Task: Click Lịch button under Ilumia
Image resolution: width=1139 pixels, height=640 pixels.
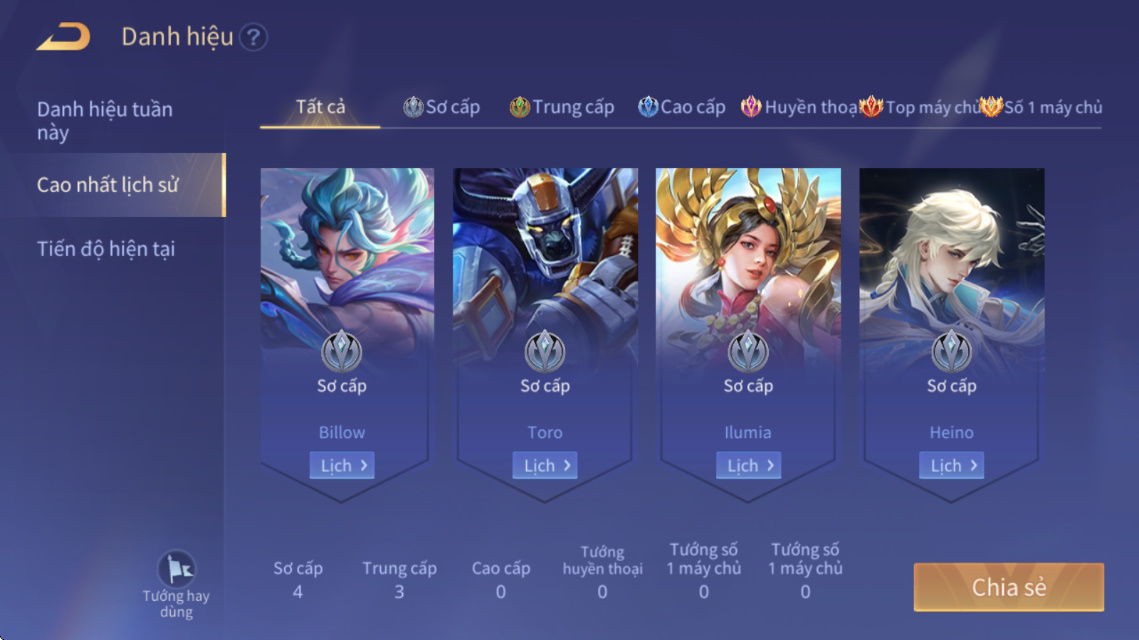Action: 748,465
